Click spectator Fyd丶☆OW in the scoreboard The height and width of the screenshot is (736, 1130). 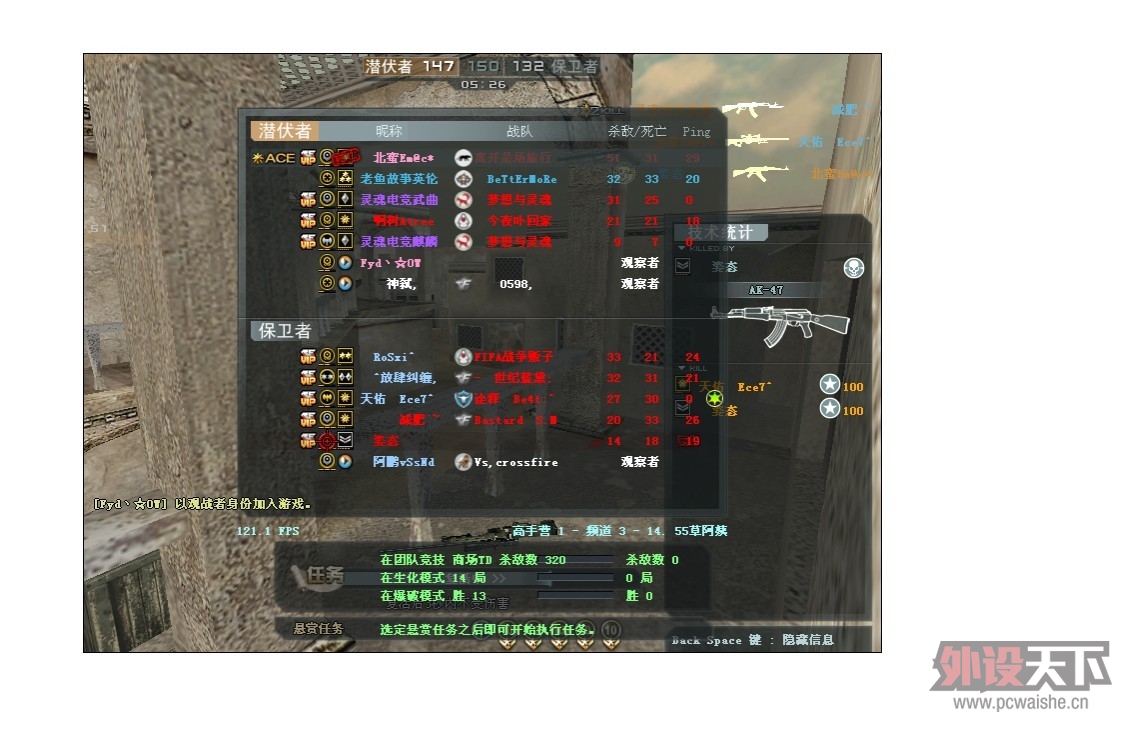(391, 263)
